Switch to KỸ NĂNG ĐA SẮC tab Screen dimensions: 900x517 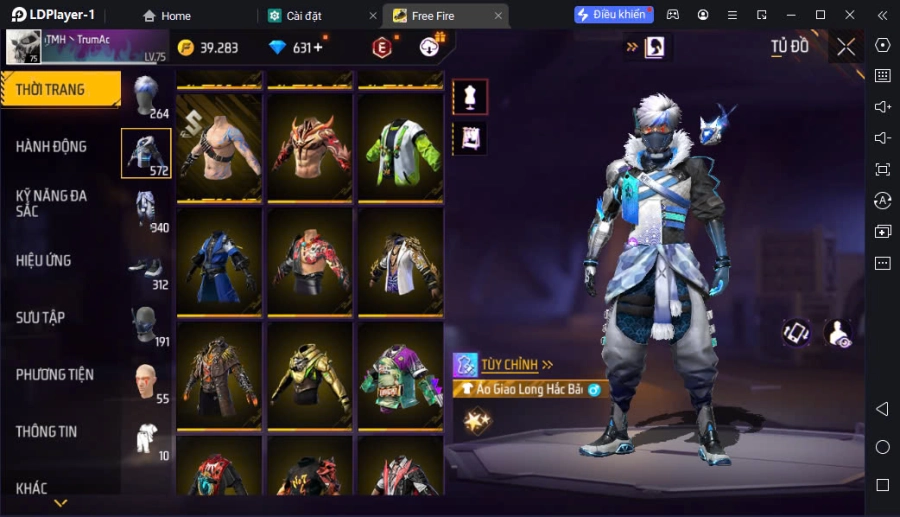(x=51, y=204)
